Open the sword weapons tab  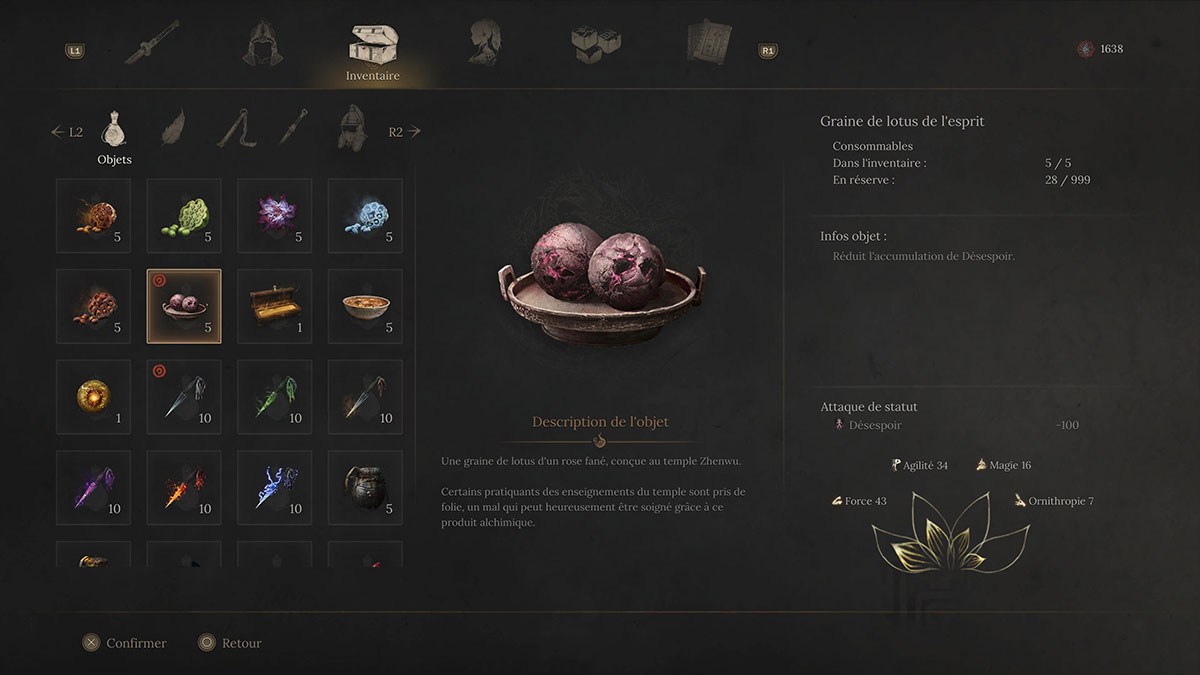coord(153,43)
